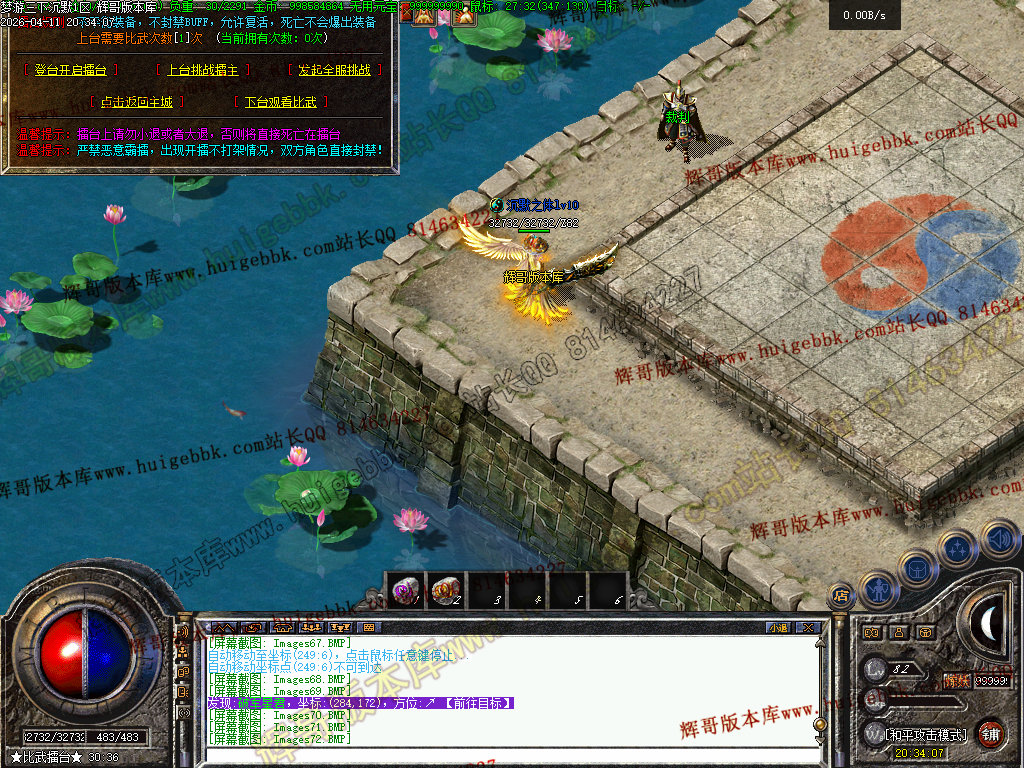Switch the 和平攻击模式 attack mode
This screenshot has height=768, width=1024.
[928, 734]
